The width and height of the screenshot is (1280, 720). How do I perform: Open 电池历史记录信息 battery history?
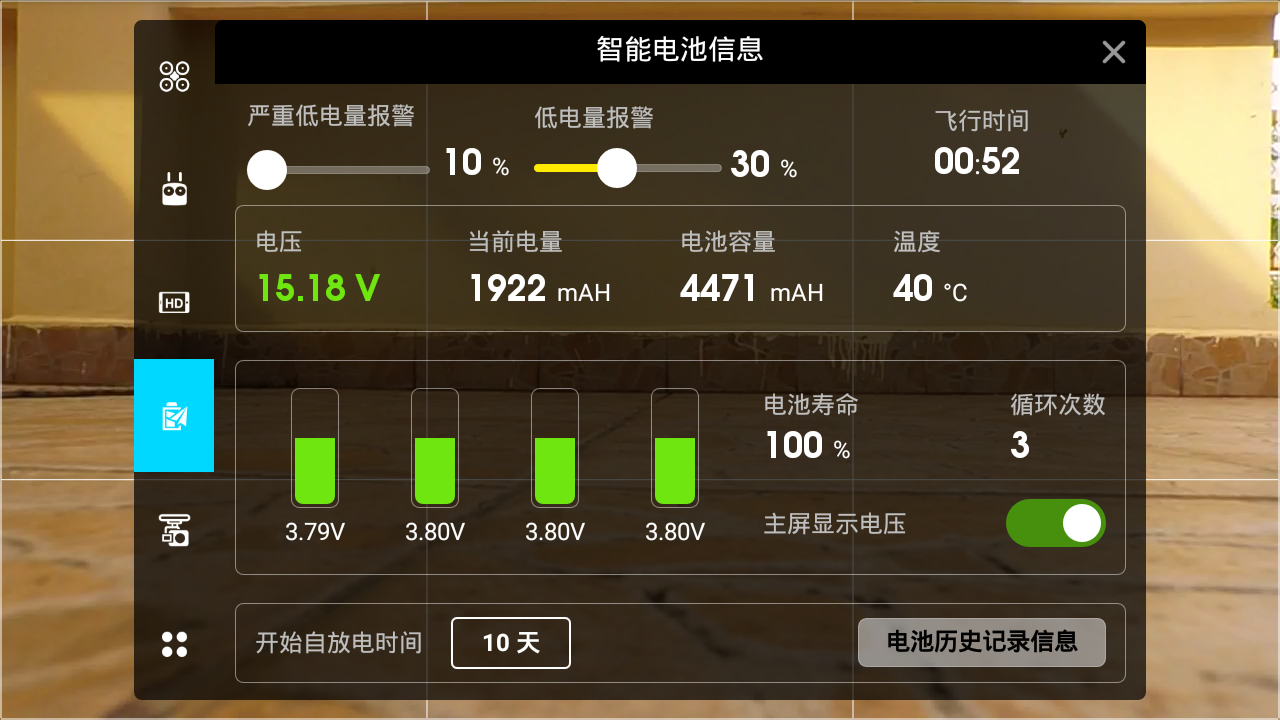point(981,643)
